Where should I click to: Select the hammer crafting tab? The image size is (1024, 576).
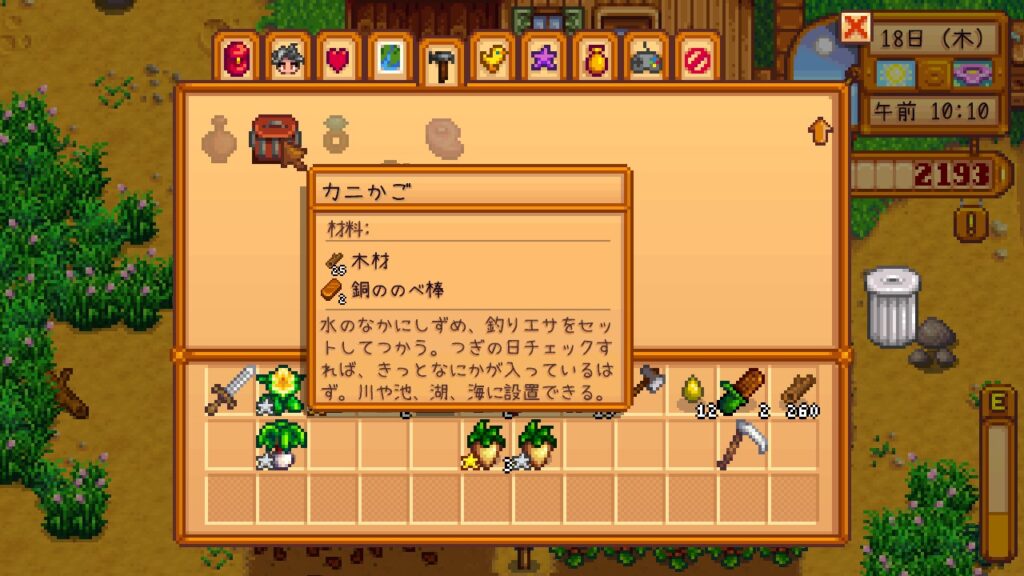(440, 64)
